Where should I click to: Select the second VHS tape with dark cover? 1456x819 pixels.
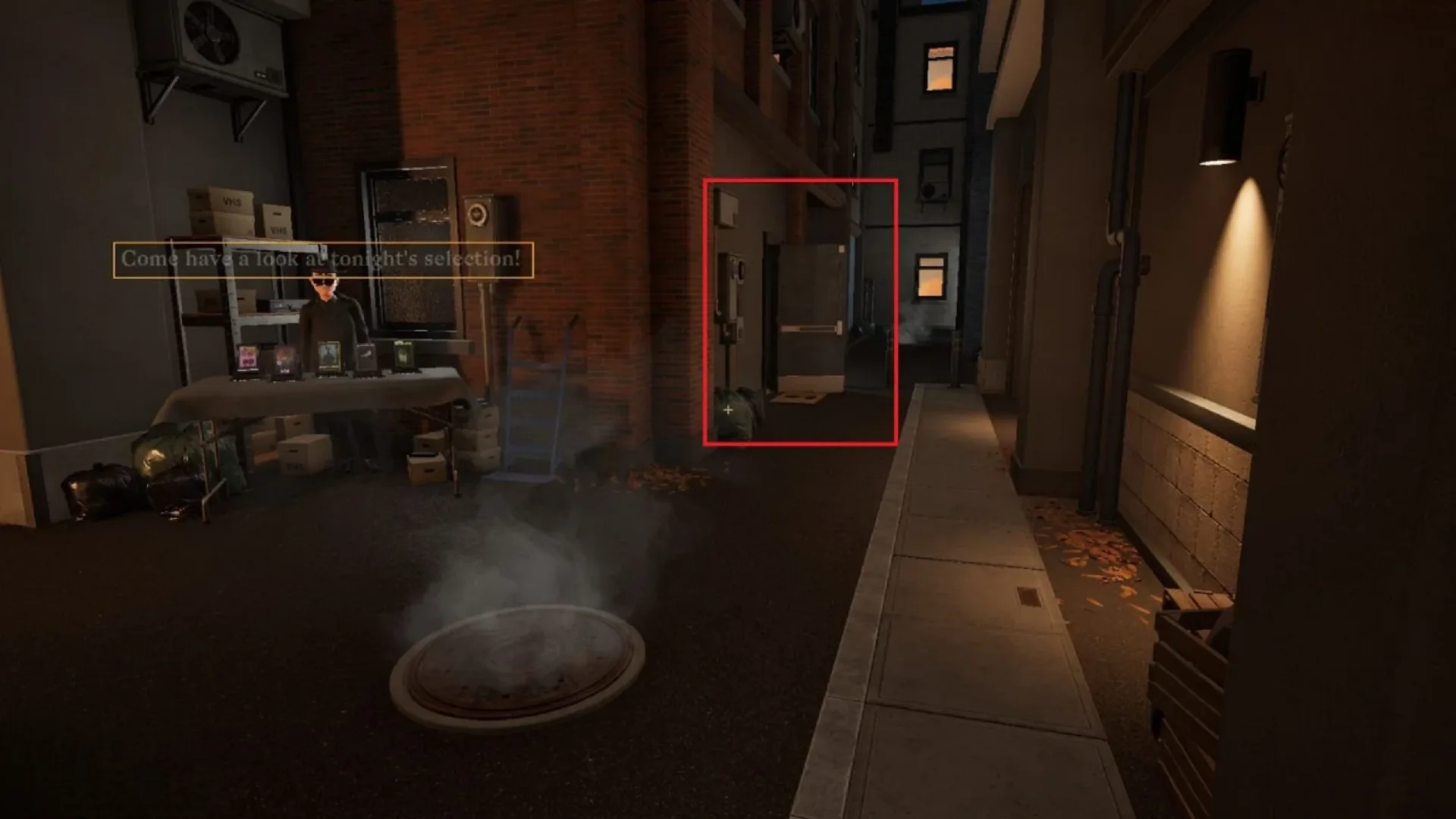pos(284,358)
